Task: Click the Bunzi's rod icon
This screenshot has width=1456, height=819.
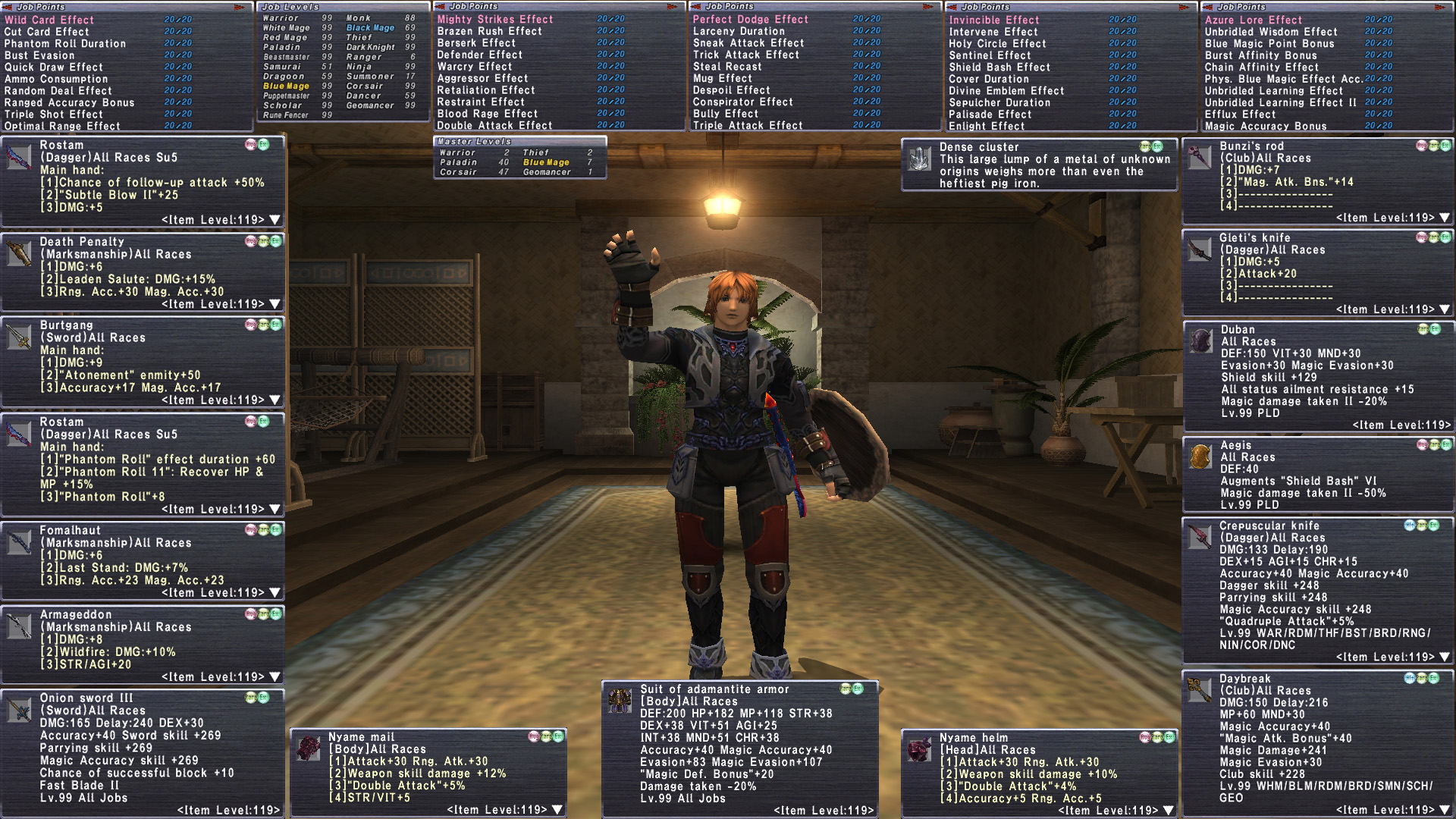Action: click(x=1199, y=157)
